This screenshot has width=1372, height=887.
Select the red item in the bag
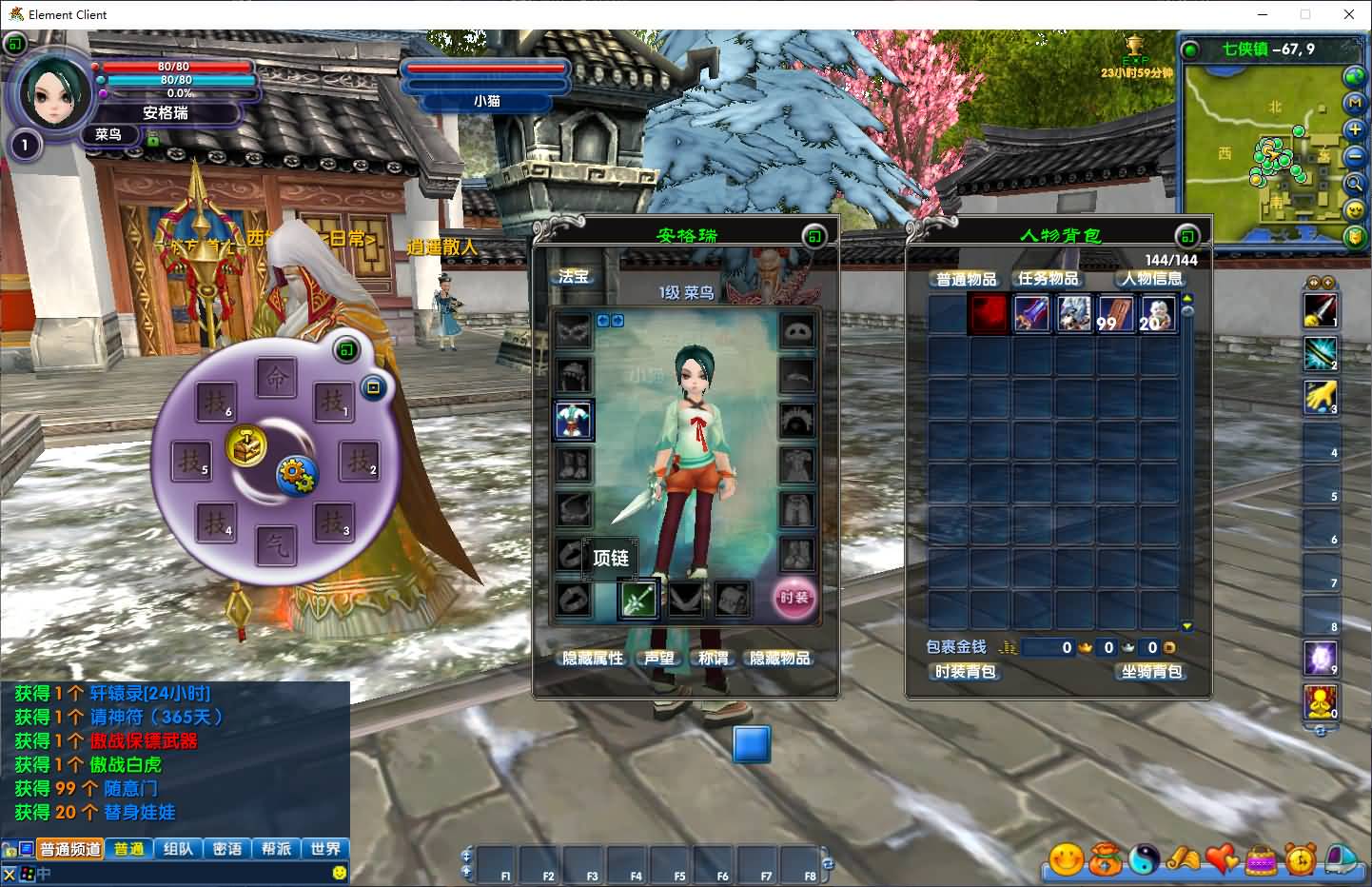989,313
